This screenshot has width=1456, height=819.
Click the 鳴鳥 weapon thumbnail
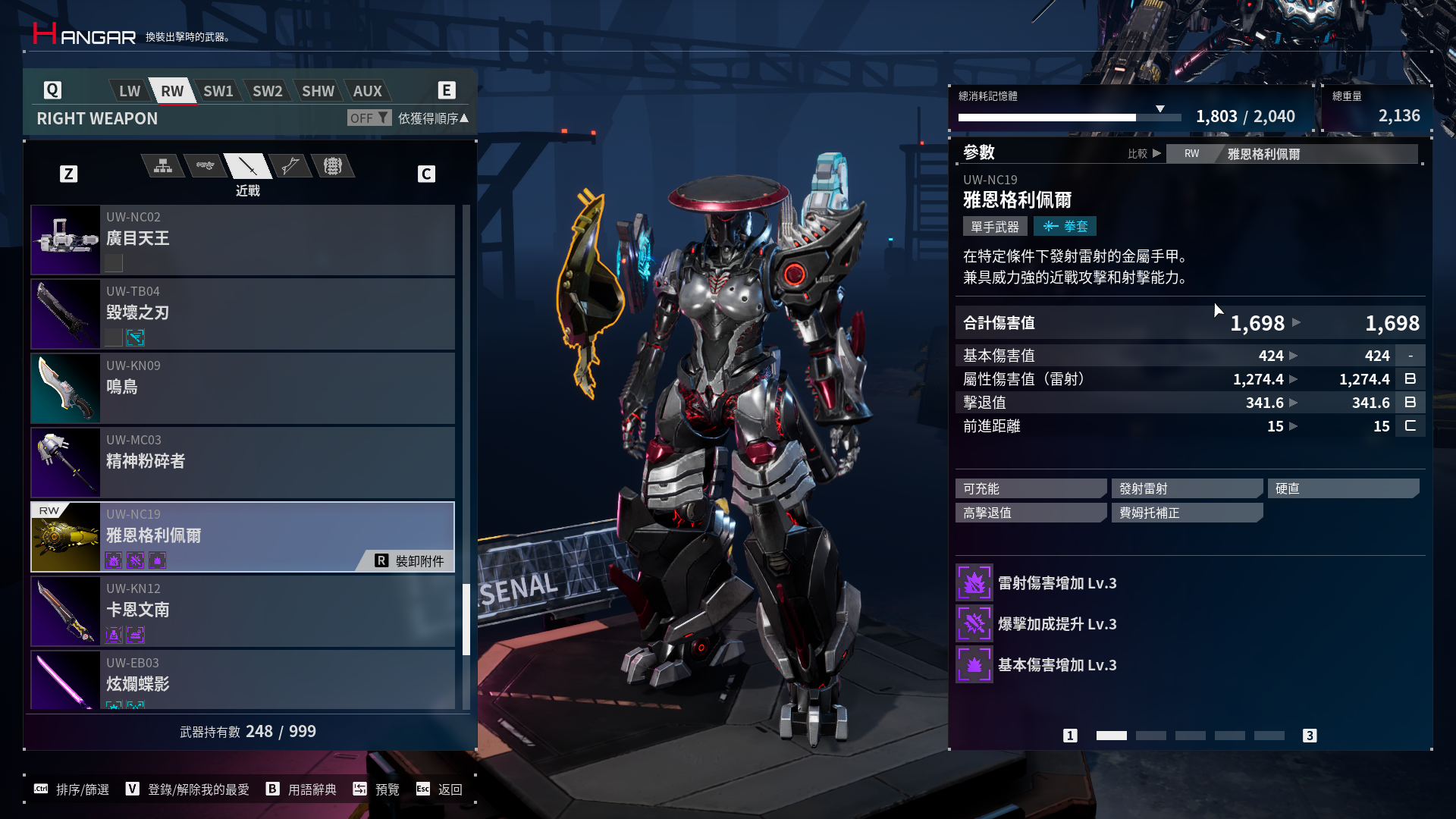(65, 388)
